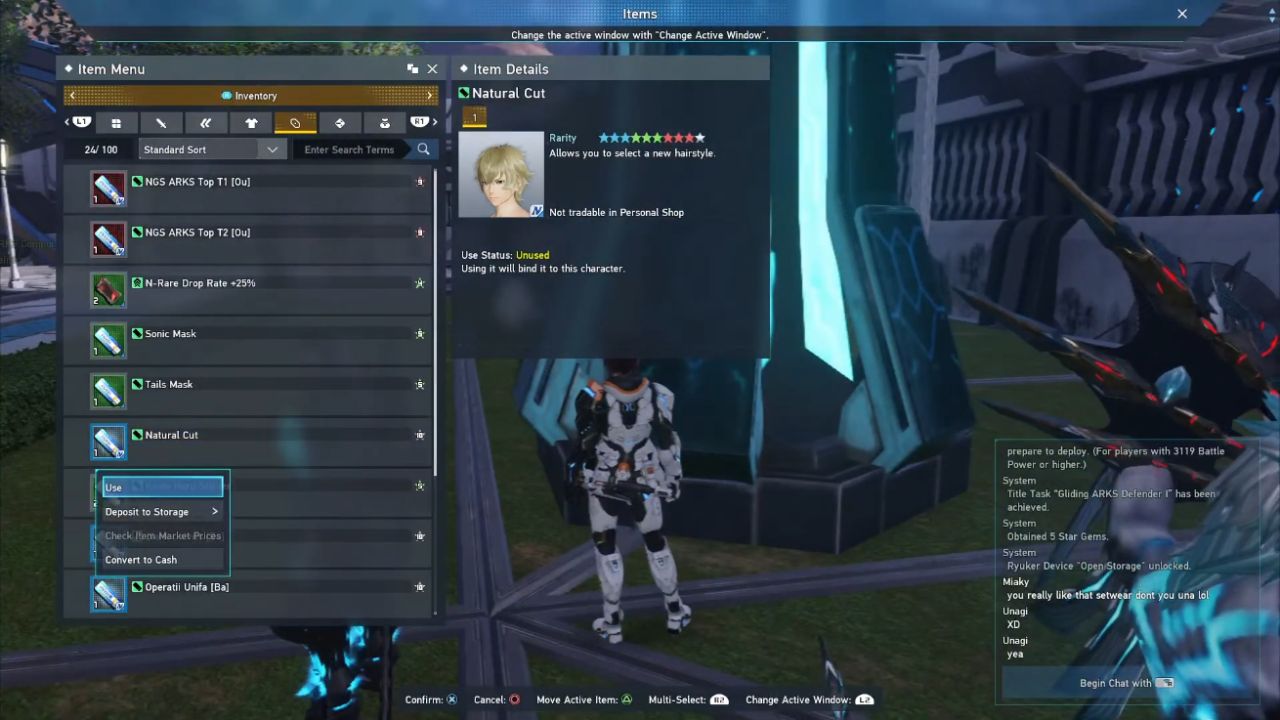Select Deposit to Storage option
Image resolution: width=1280 pixels, height=720 pixels.
[161, 512]
